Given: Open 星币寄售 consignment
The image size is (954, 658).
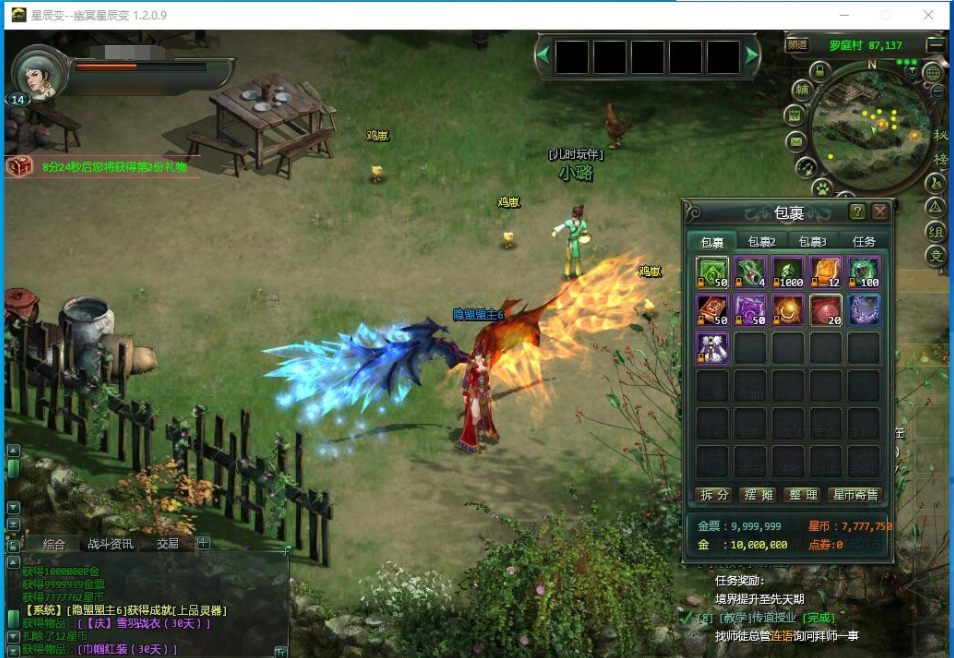Looking at the screenshot, I should tap(856, 495).
